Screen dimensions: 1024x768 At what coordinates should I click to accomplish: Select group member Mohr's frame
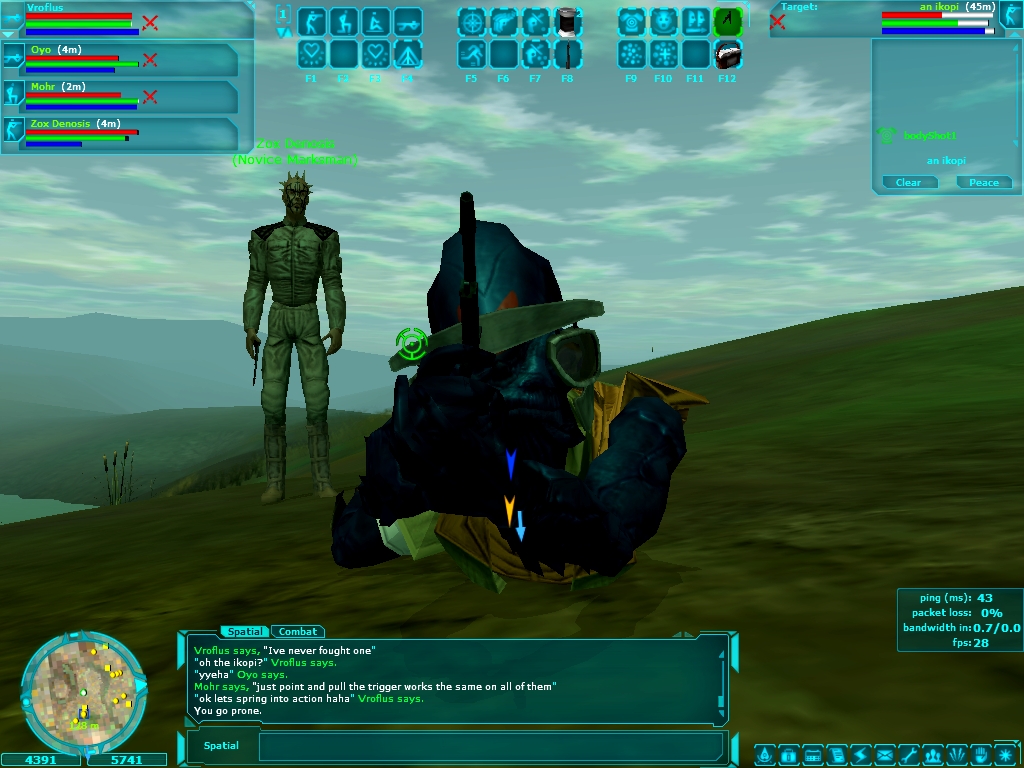(x=120, y=97)
